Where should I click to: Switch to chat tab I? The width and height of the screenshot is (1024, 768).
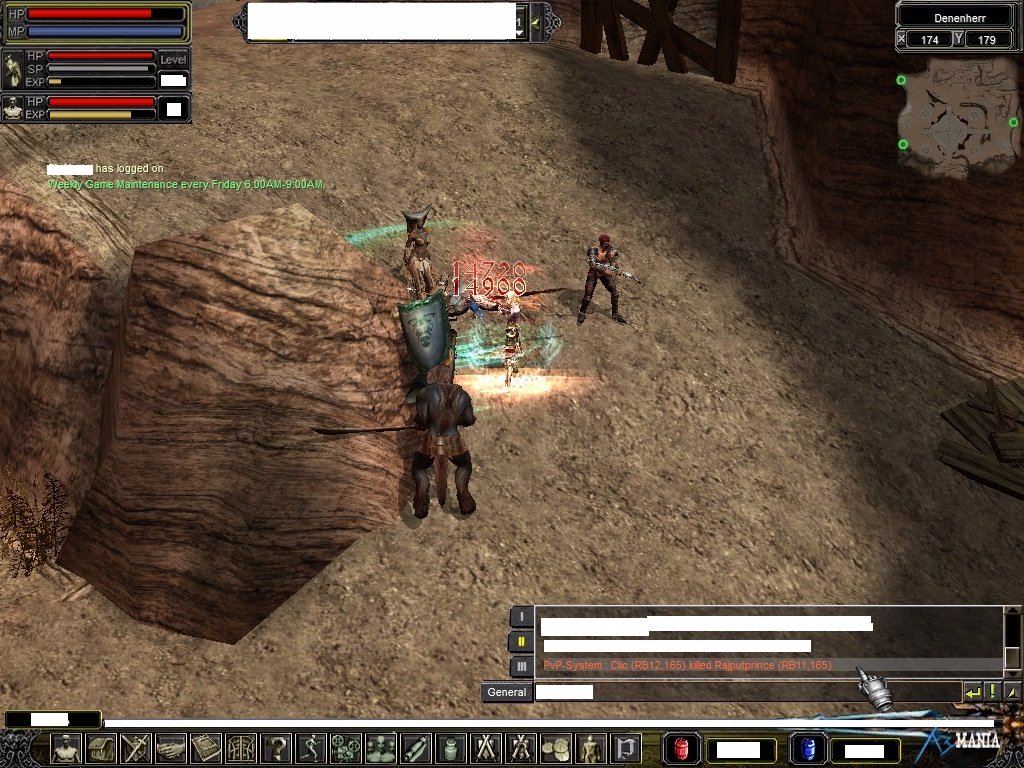(521, 617)
